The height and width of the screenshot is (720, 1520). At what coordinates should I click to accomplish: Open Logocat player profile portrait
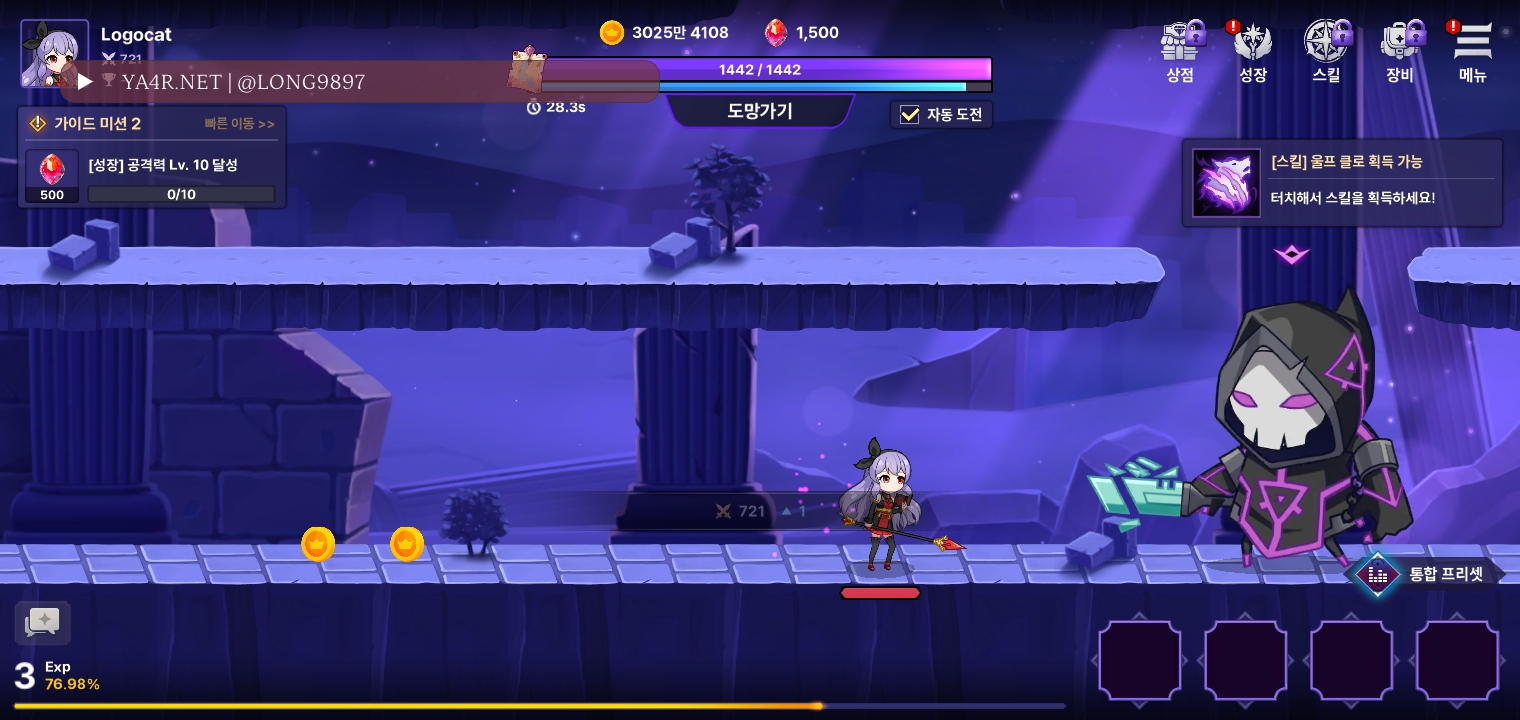coord(54,53)
